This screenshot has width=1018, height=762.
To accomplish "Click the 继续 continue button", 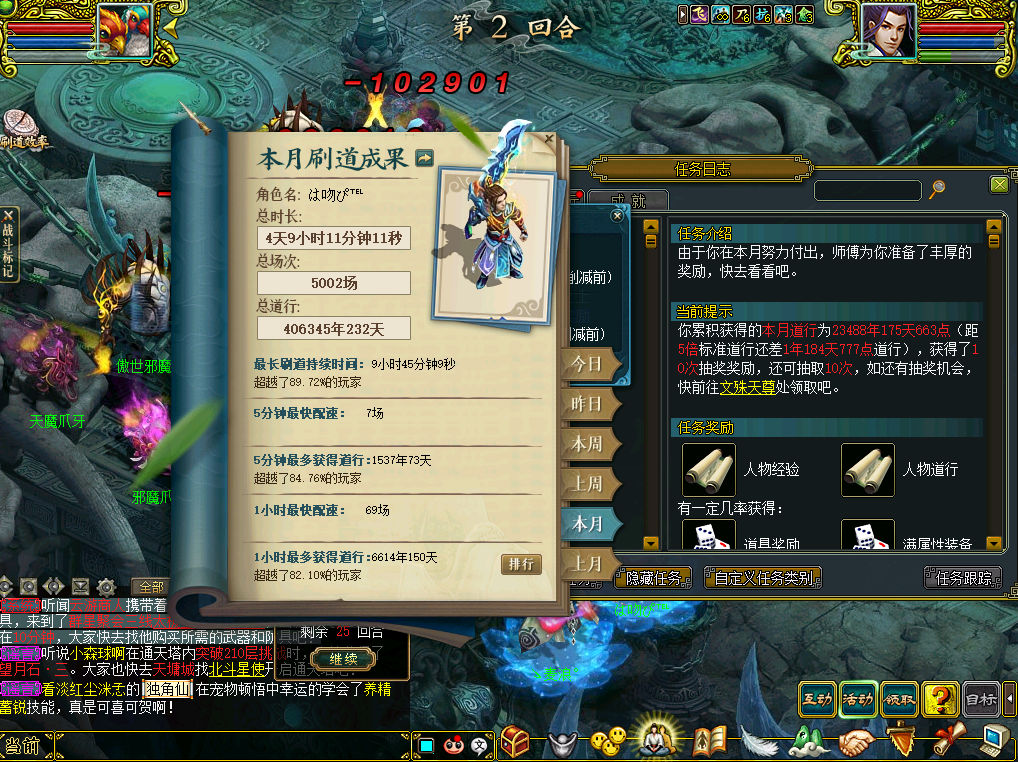I will click(x=343, y=659).
